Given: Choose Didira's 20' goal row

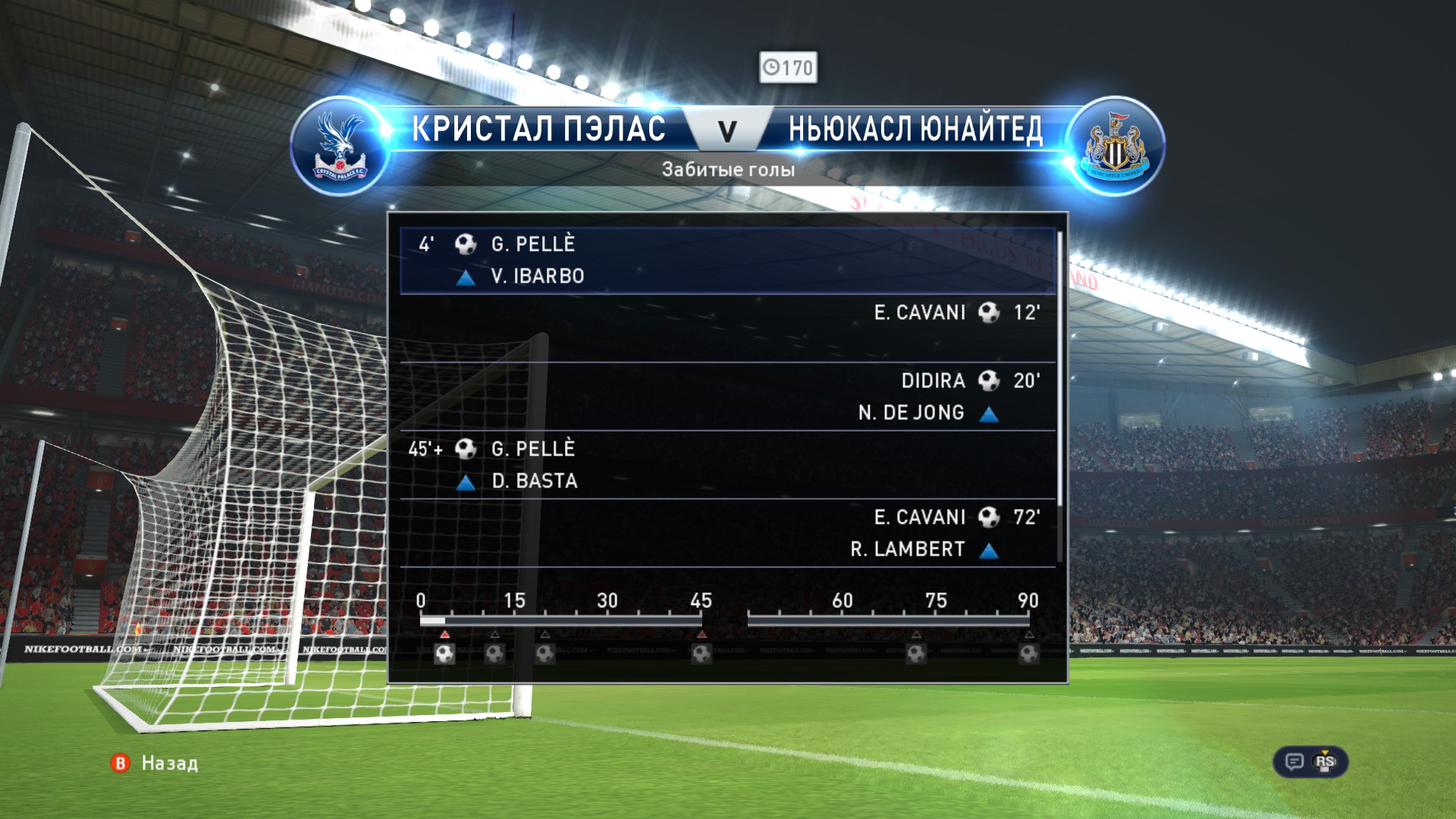Looking at the screenshot, I should tap(726, 396).
